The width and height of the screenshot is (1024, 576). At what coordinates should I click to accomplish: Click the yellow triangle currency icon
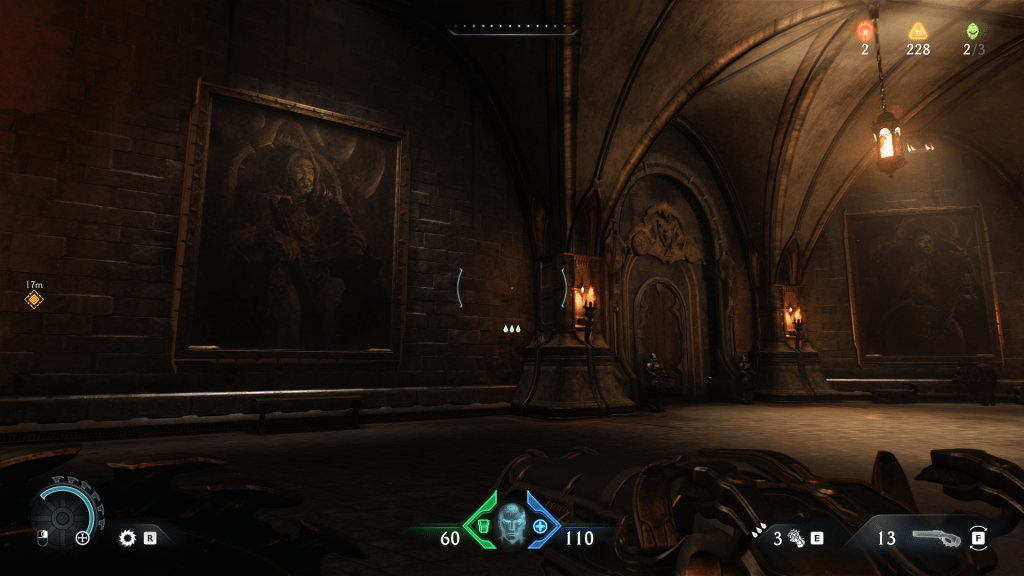(x=918, y=31)
